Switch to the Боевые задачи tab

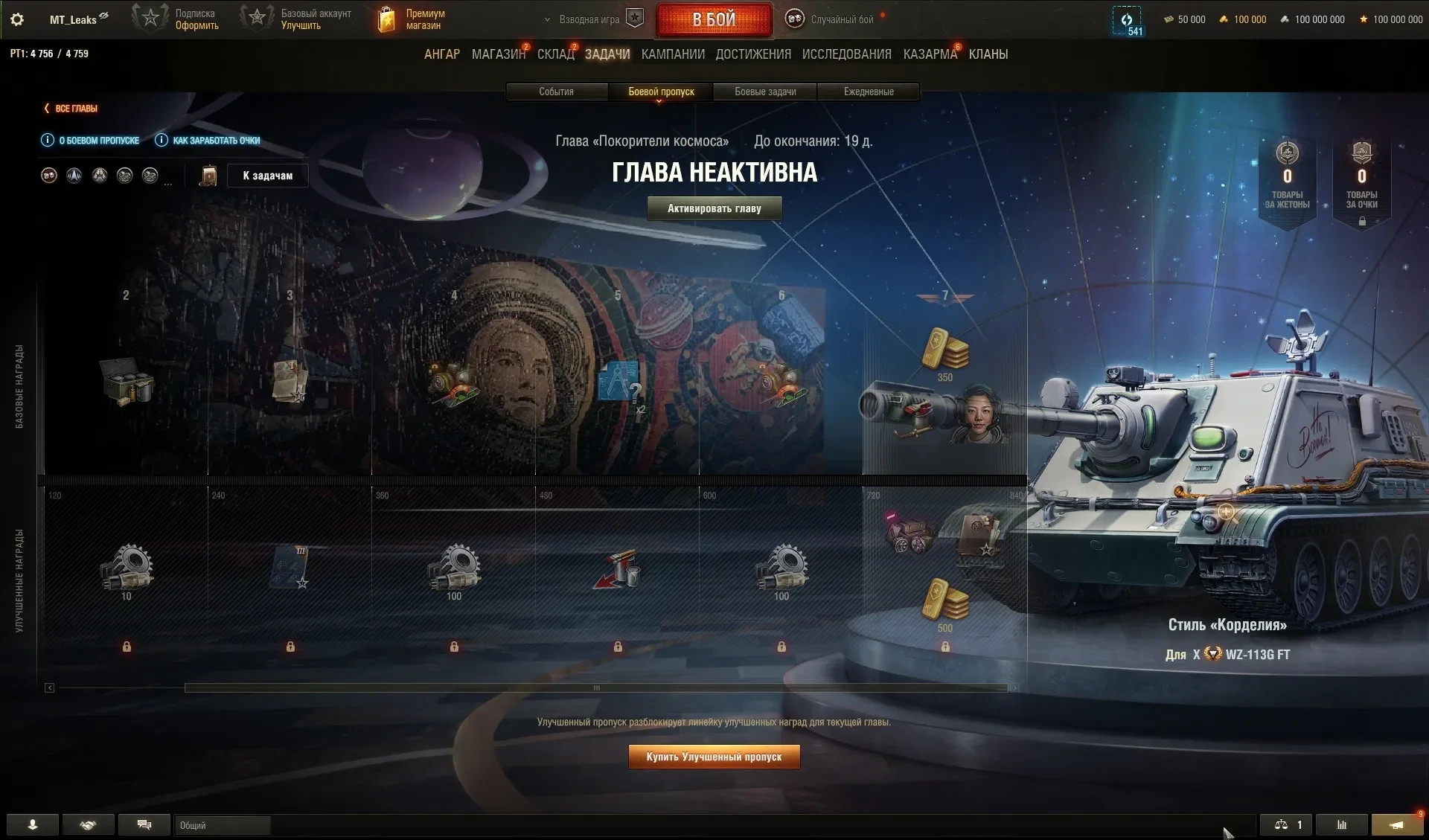click(765, 92)
